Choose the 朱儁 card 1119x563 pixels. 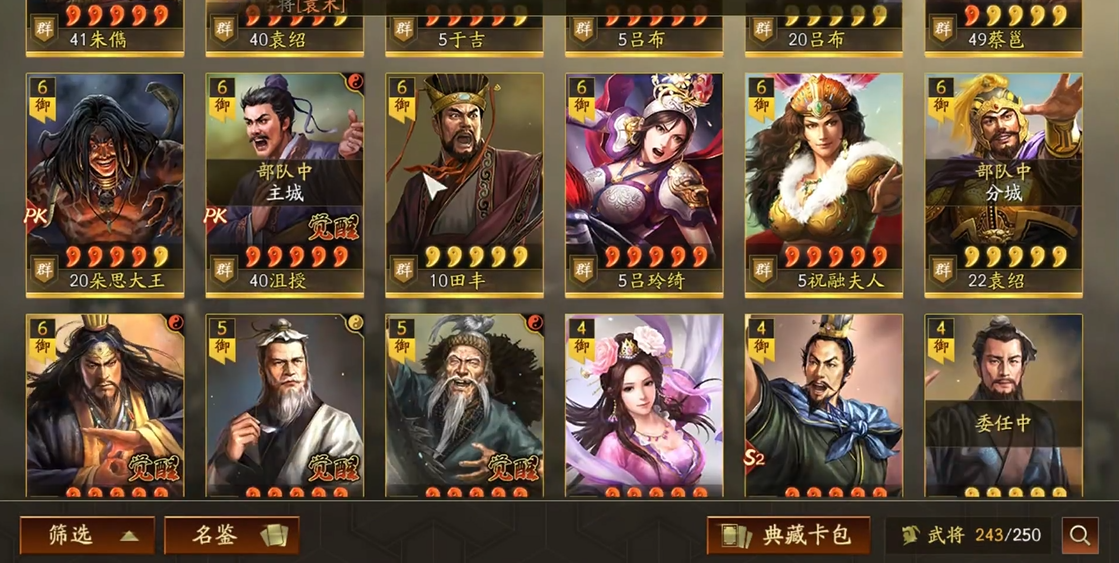pos(105,27)
